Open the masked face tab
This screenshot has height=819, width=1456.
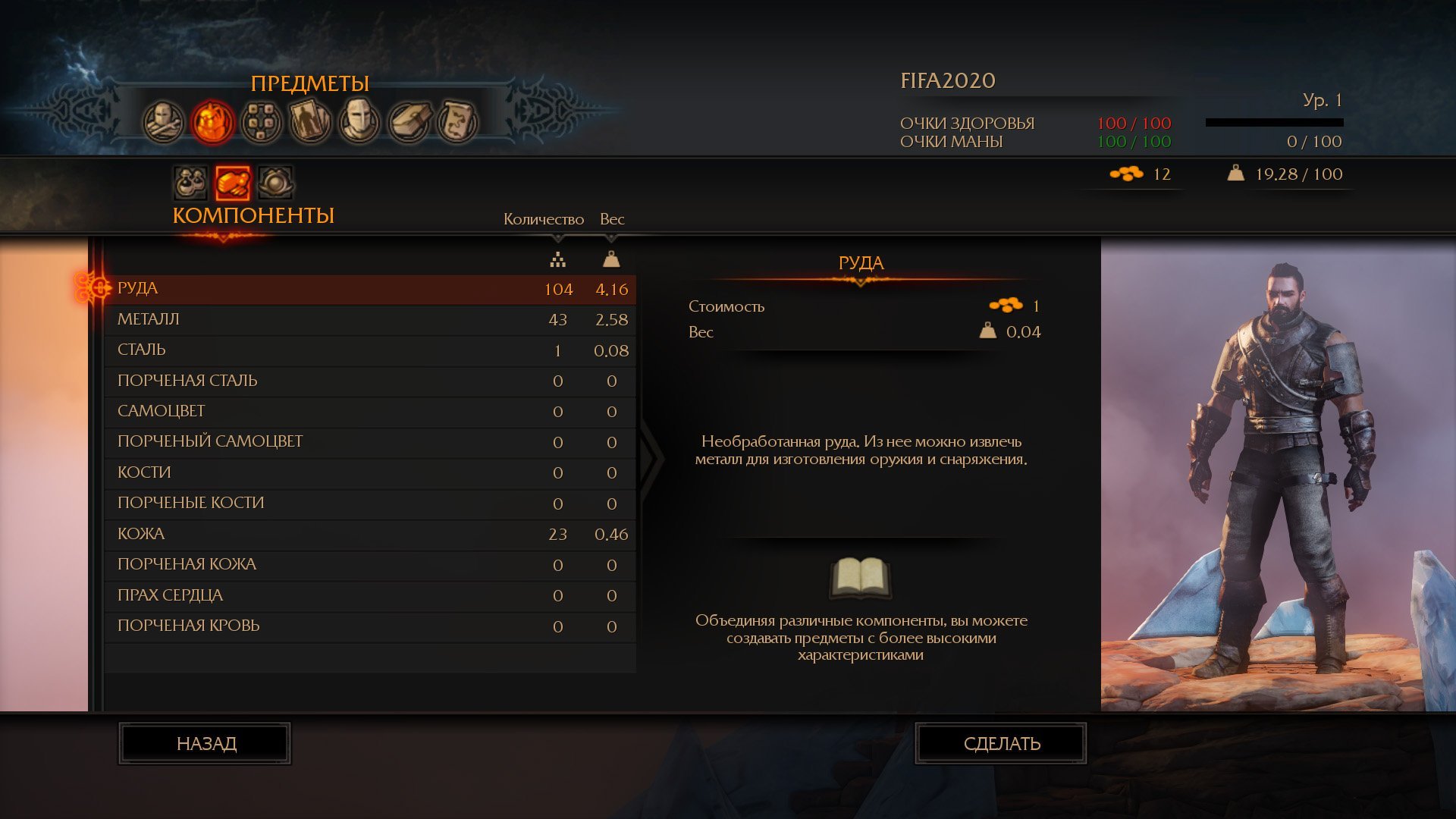point(359,121)
